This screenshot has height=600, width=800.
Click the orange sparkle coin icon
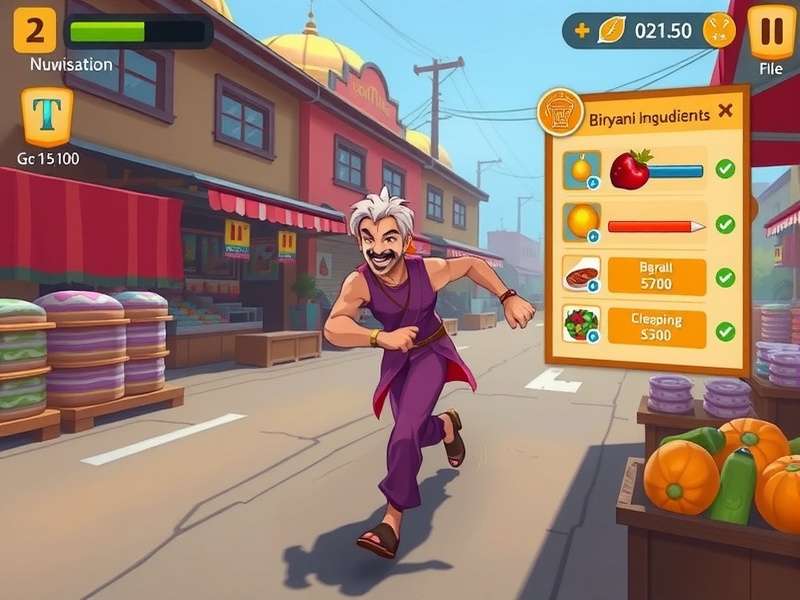point(718,31)
